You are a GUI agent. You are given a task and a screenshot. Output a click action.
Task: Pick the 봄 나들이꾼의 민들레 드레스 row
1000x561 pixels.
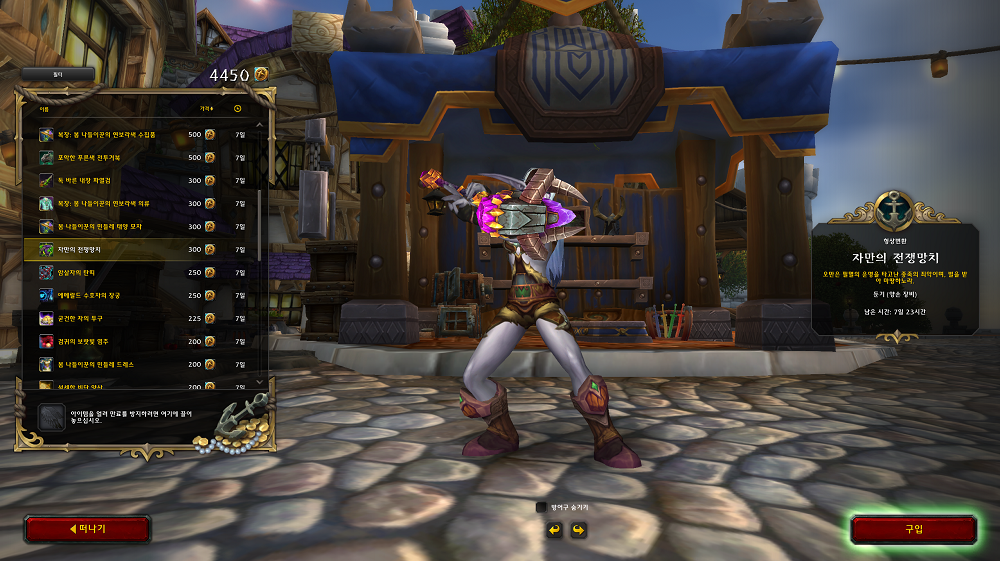coord(140,364)
